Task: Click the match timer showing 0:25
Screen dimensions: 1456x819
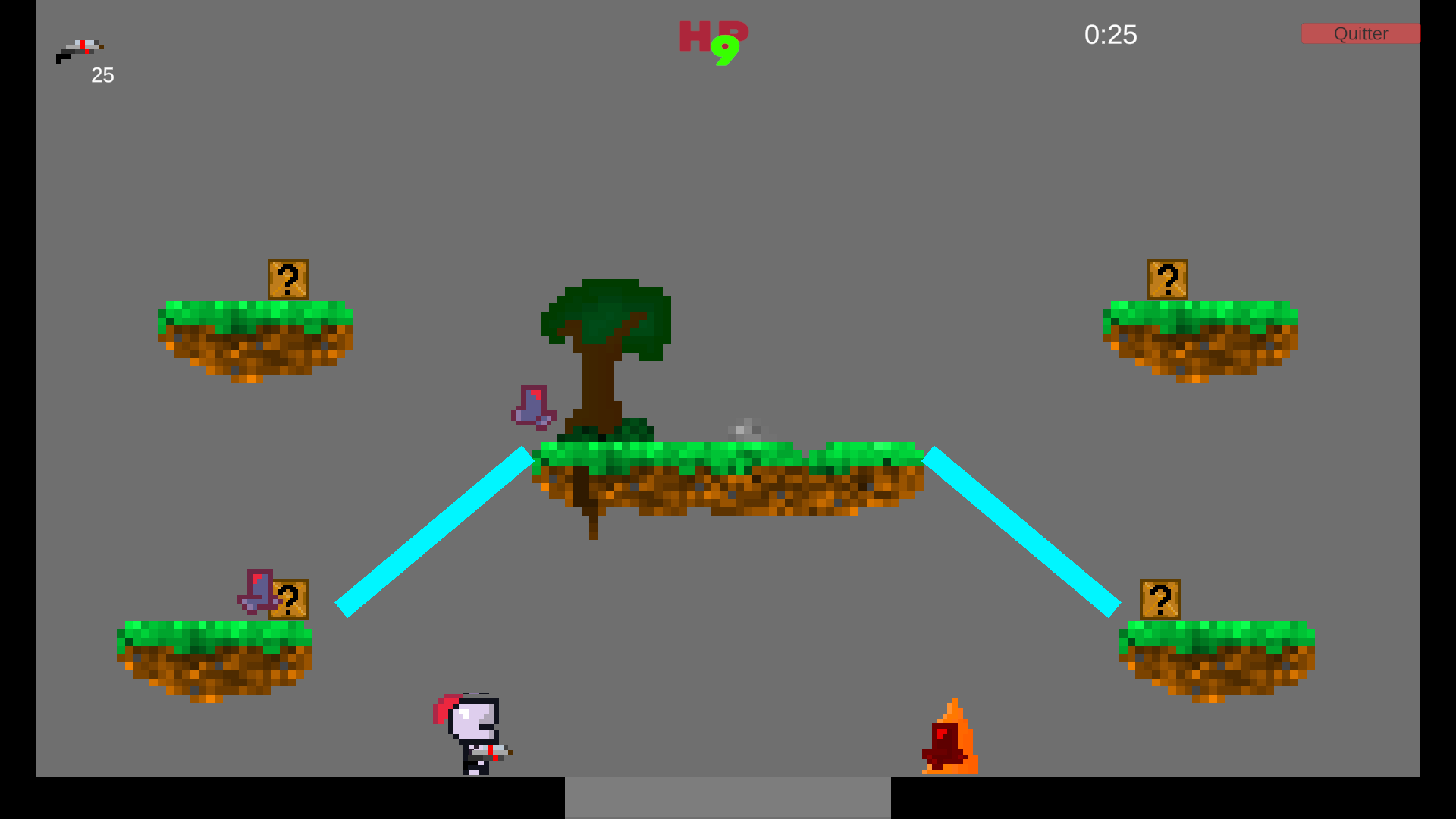Action: [x=1111, y=35]
